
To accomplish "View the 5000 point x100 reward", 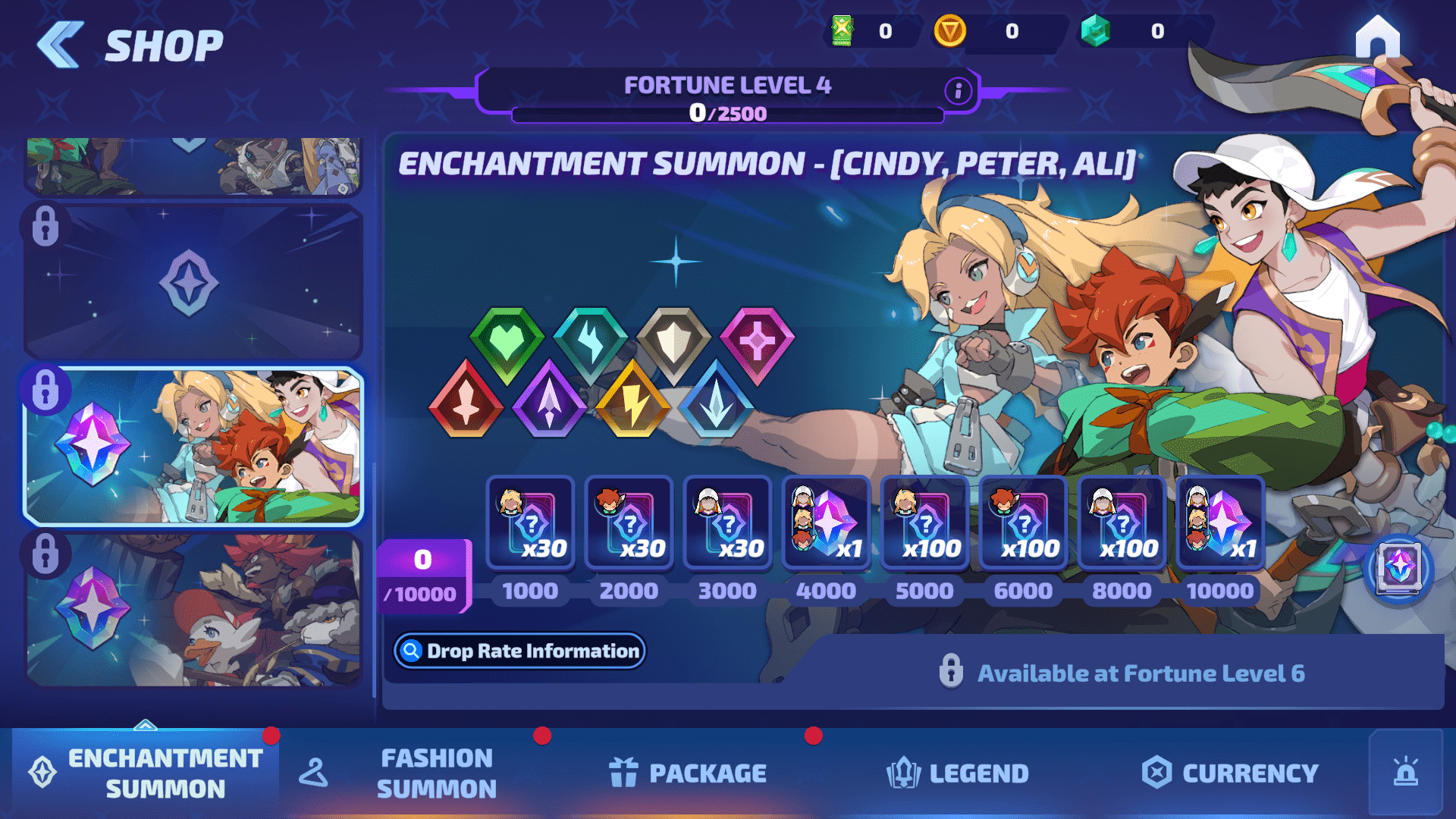I will (x=924, y=523).
